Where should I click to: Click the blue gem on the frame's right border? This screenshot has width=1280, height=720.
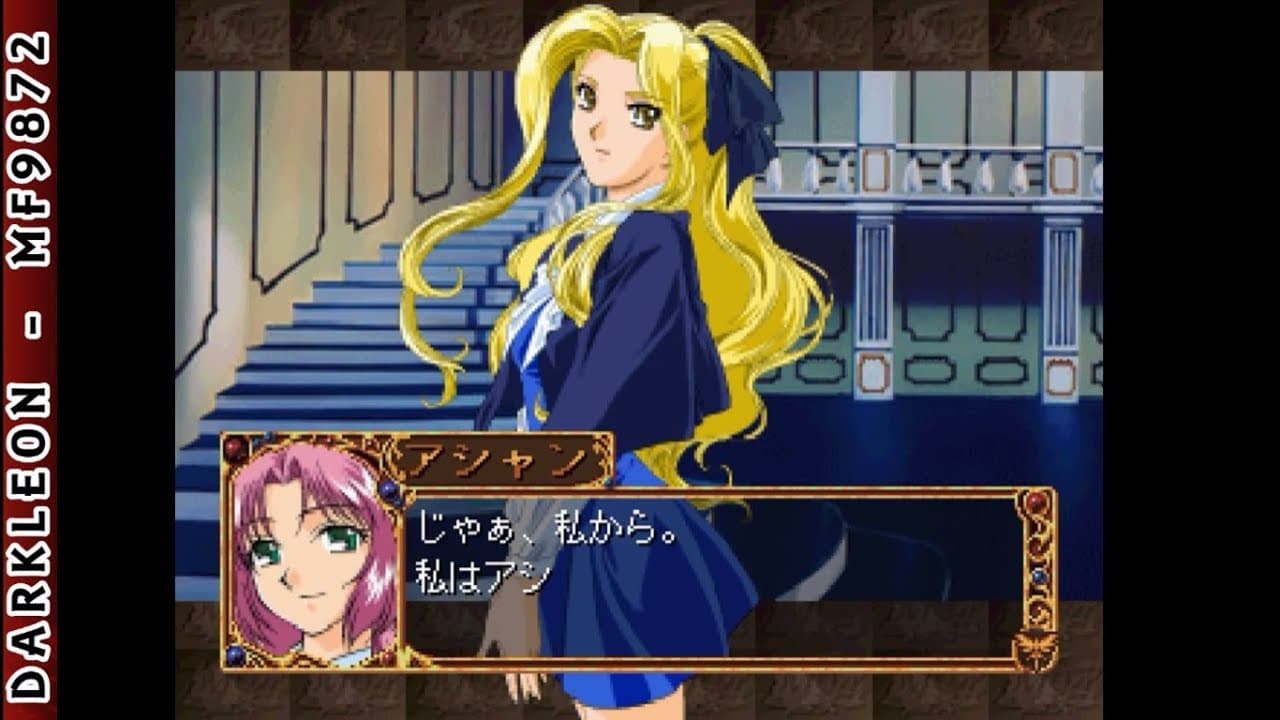1040,577
